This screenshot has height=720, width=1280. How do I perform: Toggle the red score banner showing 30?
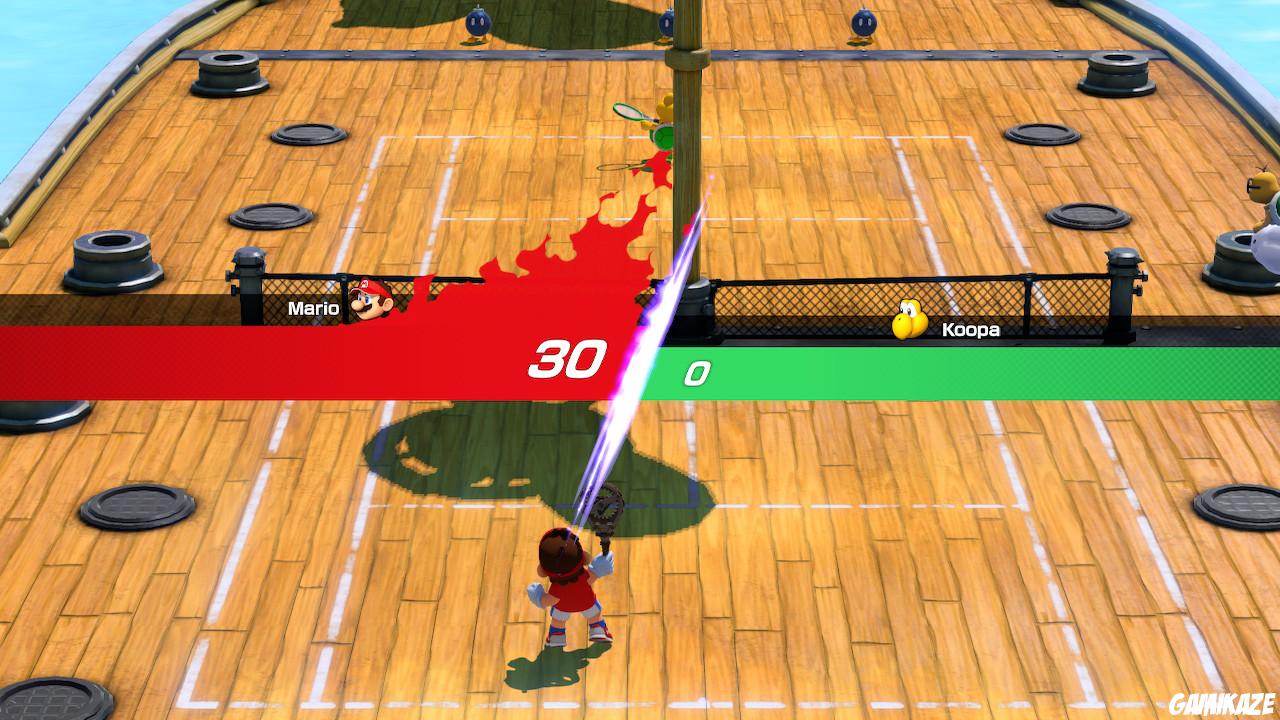(x=565, y=356)
